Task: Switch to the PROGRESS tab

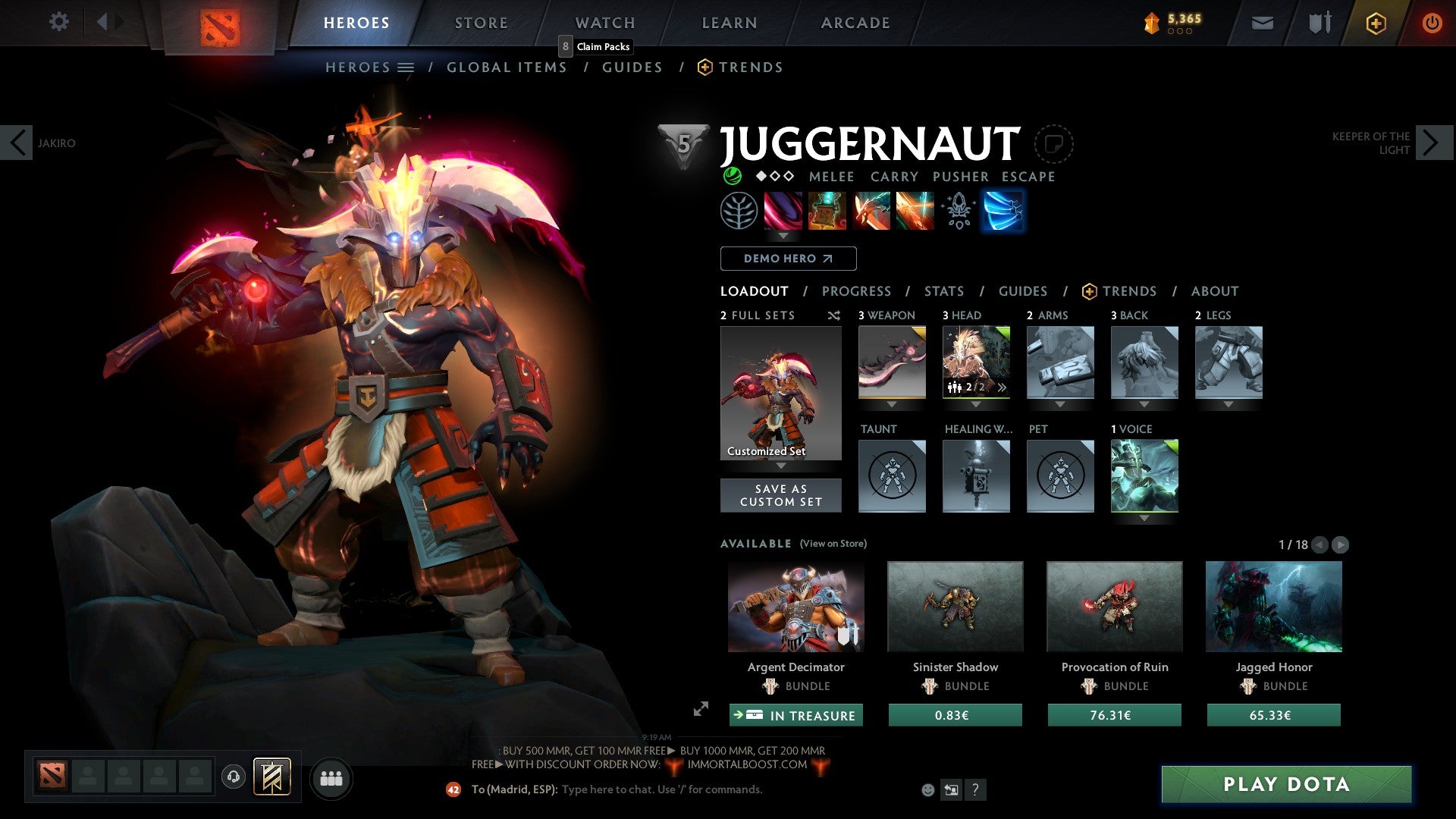Action: (x=857, y=291)
